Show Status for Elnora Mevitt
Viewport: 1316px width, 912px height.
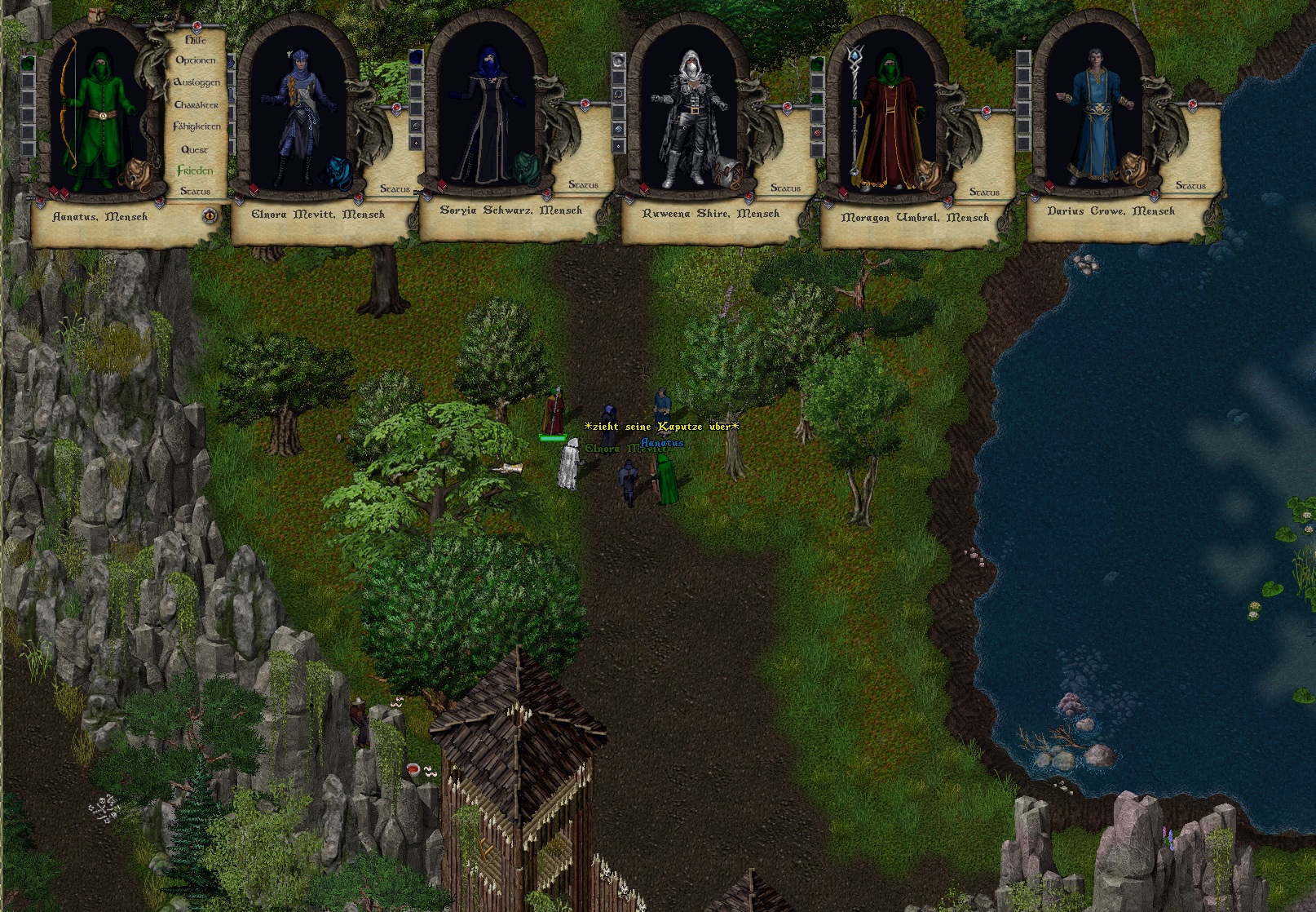(x=395, y=188)
